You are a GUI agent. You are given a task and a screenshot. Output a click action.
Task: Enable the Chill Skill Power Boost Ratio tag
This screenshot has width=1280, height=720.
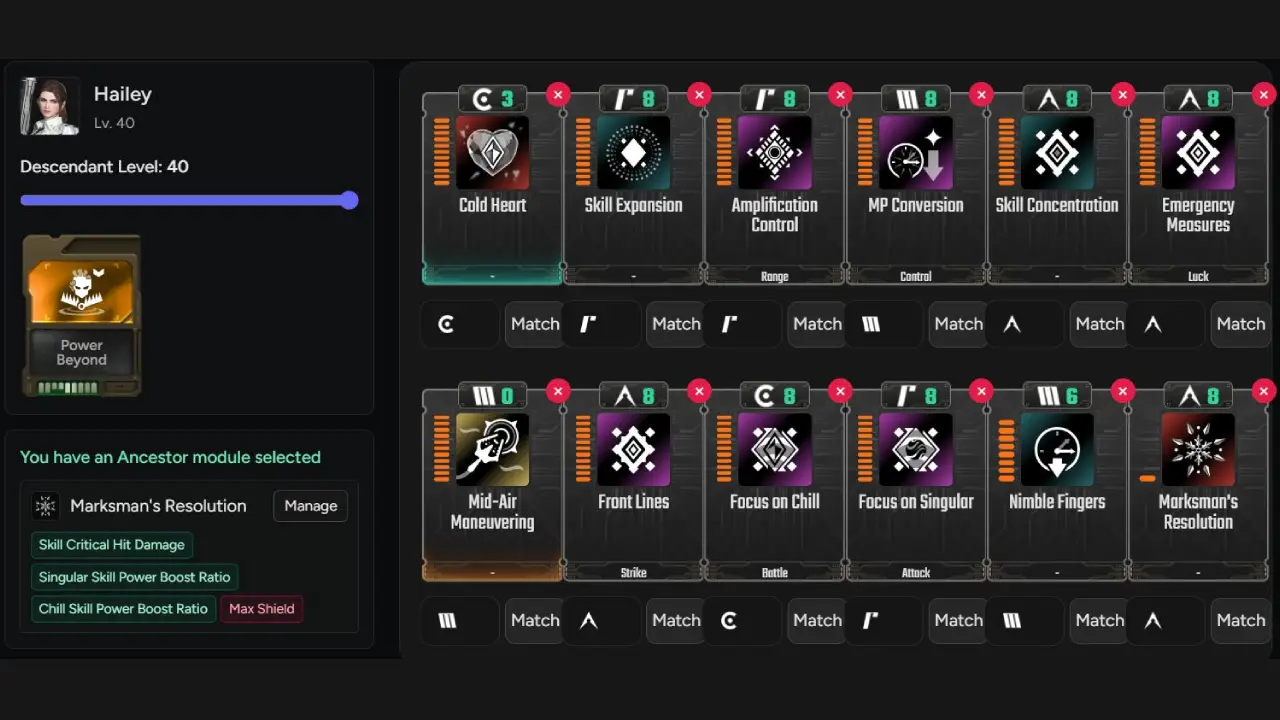[122, 608]
